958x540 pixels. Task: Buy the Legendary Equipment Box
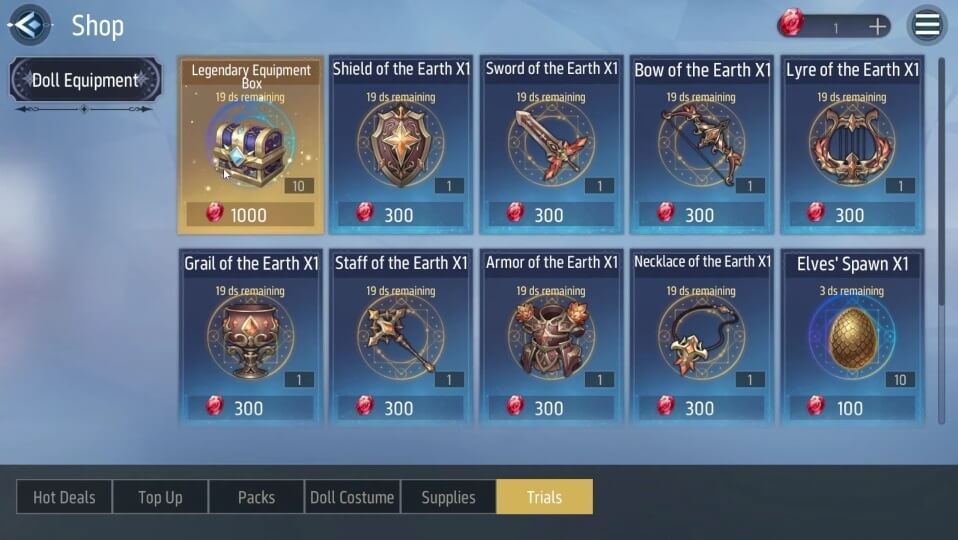click(251, 145)
